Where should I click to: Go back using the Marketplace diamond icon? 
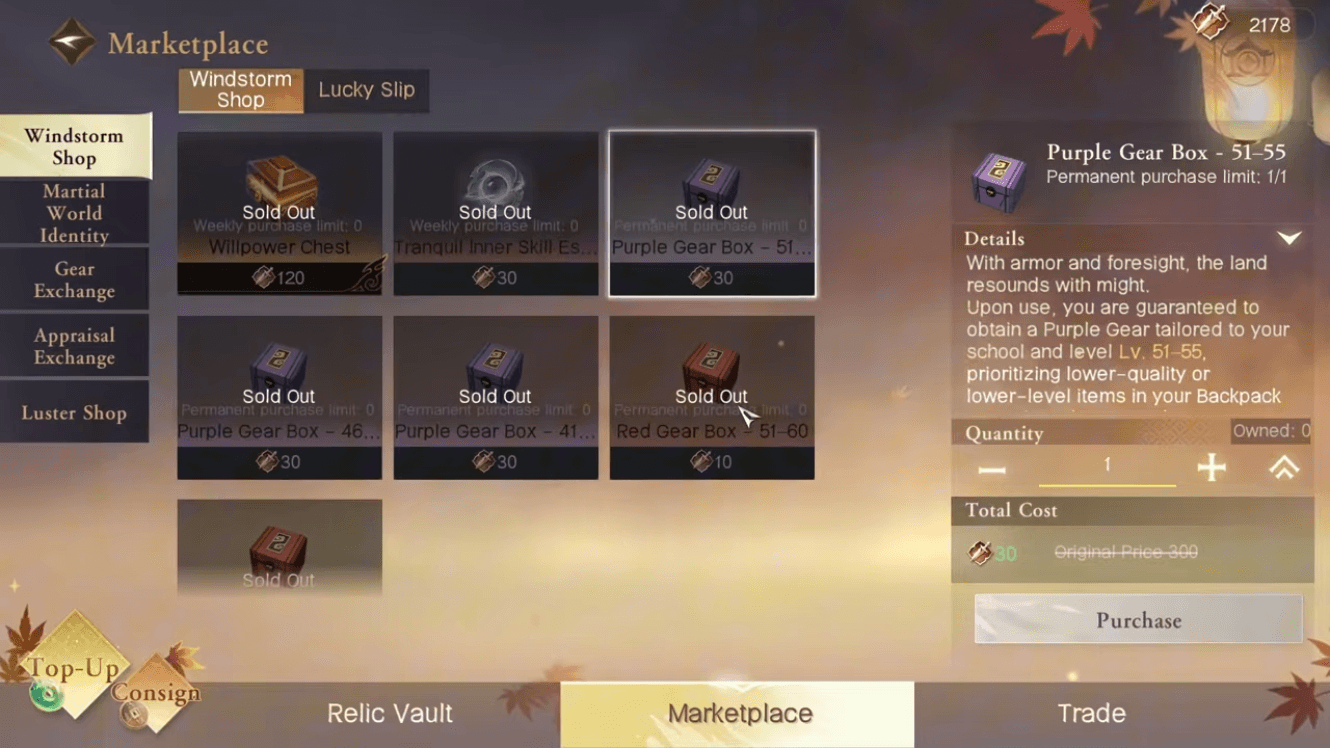pyautogui.click(x=72, y=42)
